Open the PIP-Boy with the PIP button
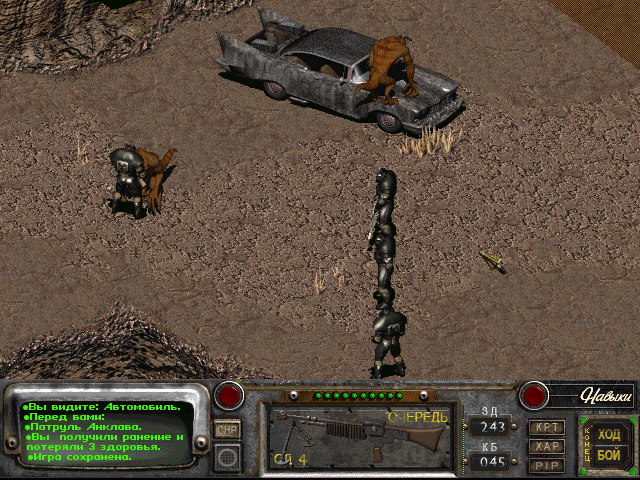Image resolution: width=640 pixels, height=480 pixels. click(x=546, y=465)
